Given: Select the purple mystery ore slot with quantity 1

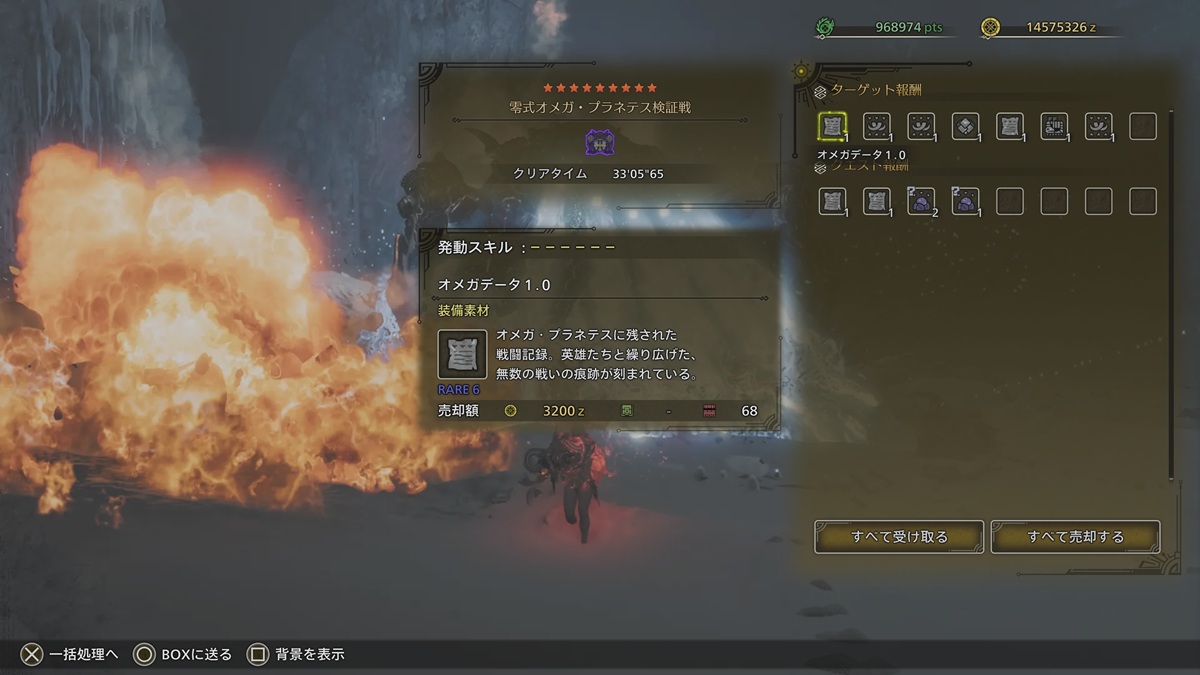Looking at the screenshot, I should pos(965,201).
